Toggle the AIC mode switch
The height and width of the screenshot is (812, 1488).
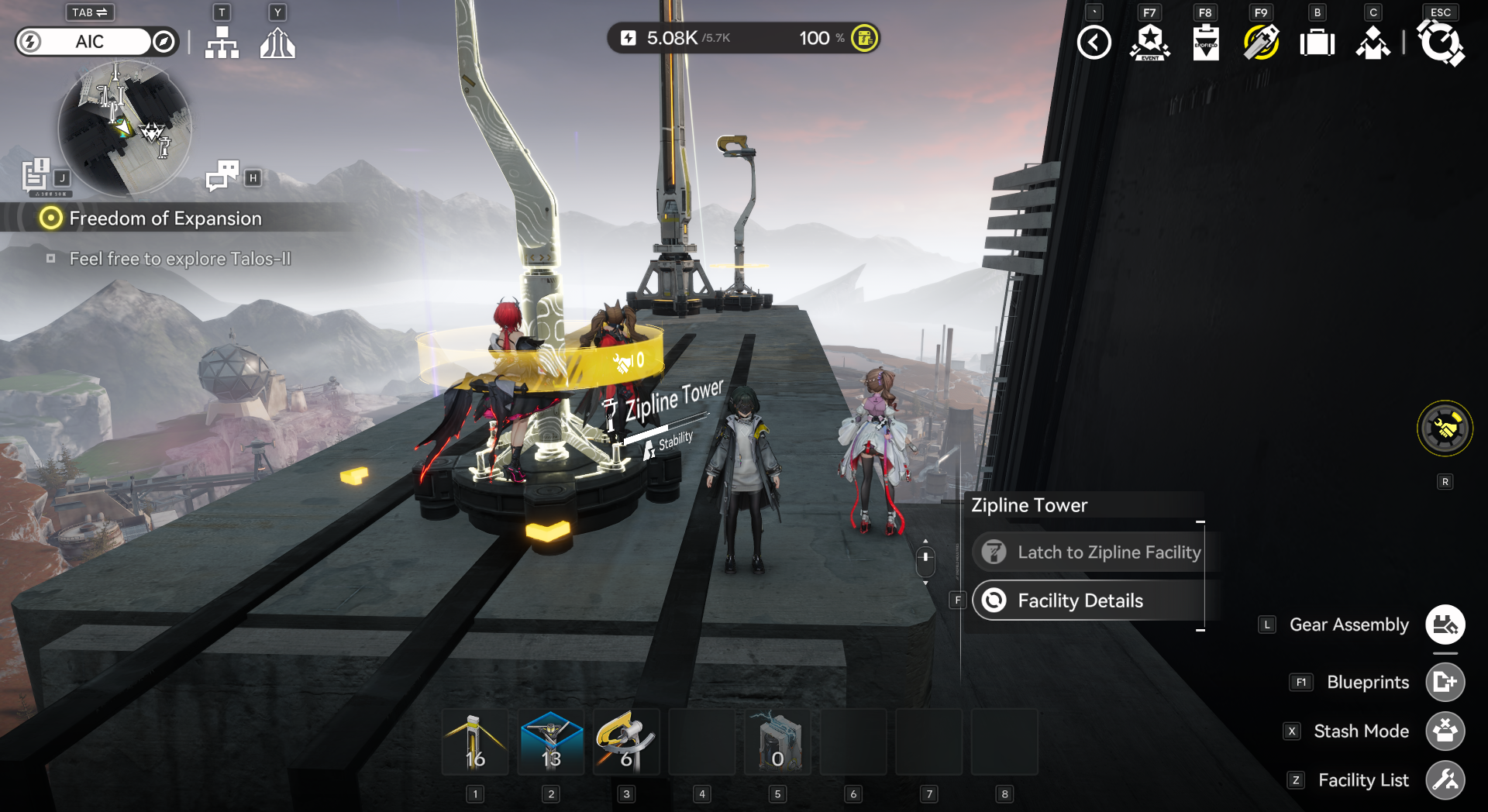[97, 42]
